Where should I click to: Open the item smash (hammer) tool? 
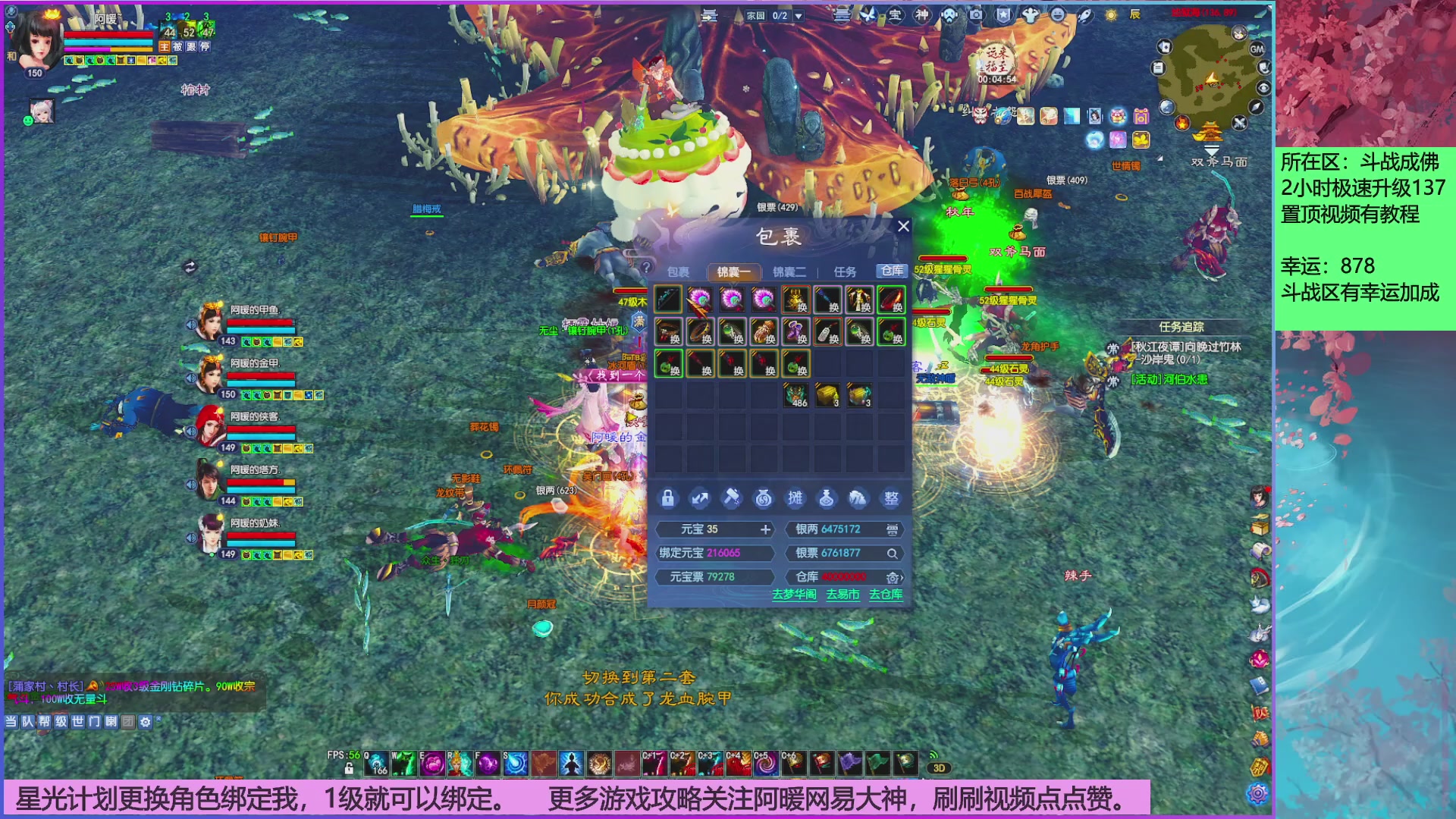tap(730, 497)
